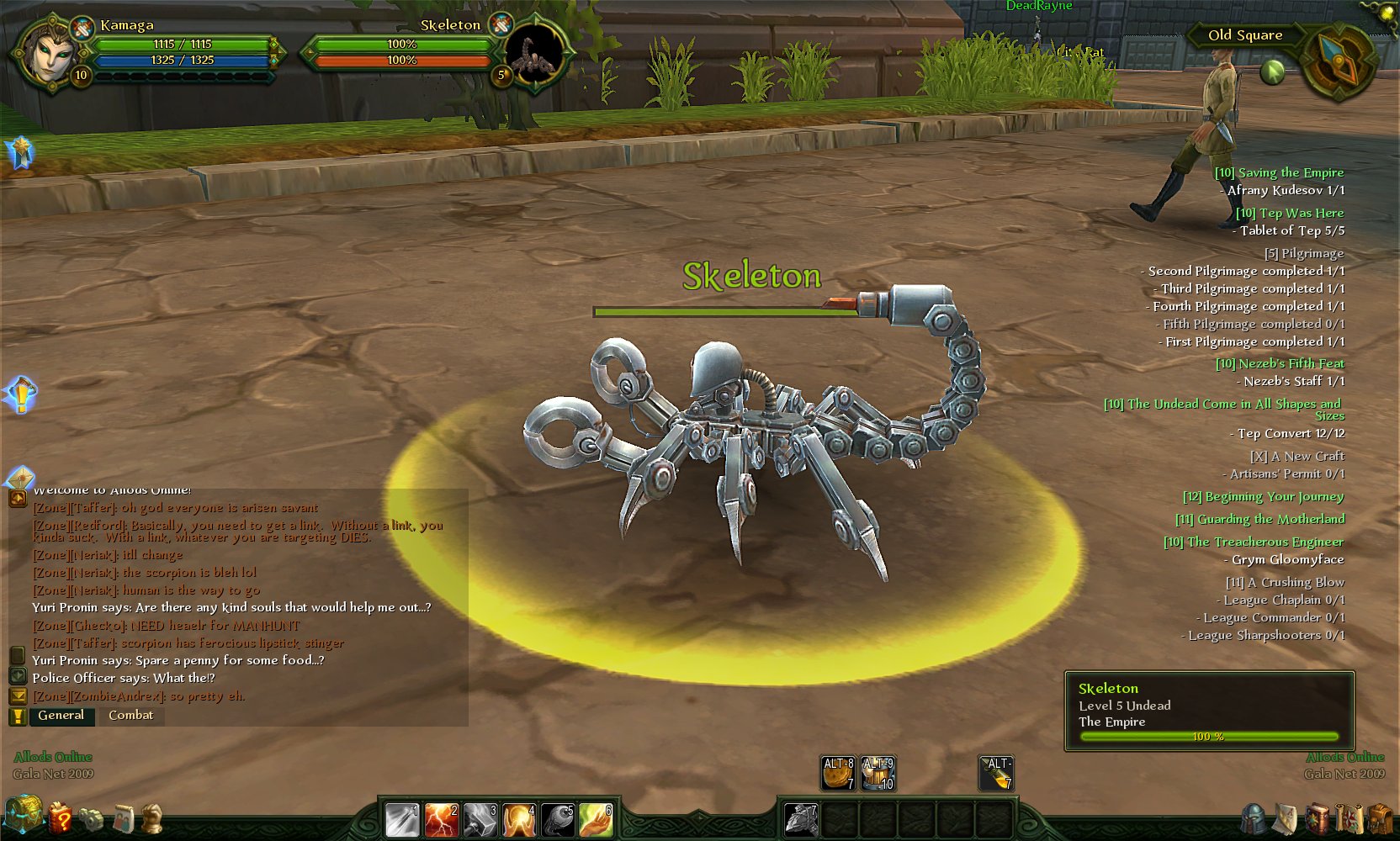
Task: Use the wooden barrel item on ALT-9
Action: (x=878, y=773)
